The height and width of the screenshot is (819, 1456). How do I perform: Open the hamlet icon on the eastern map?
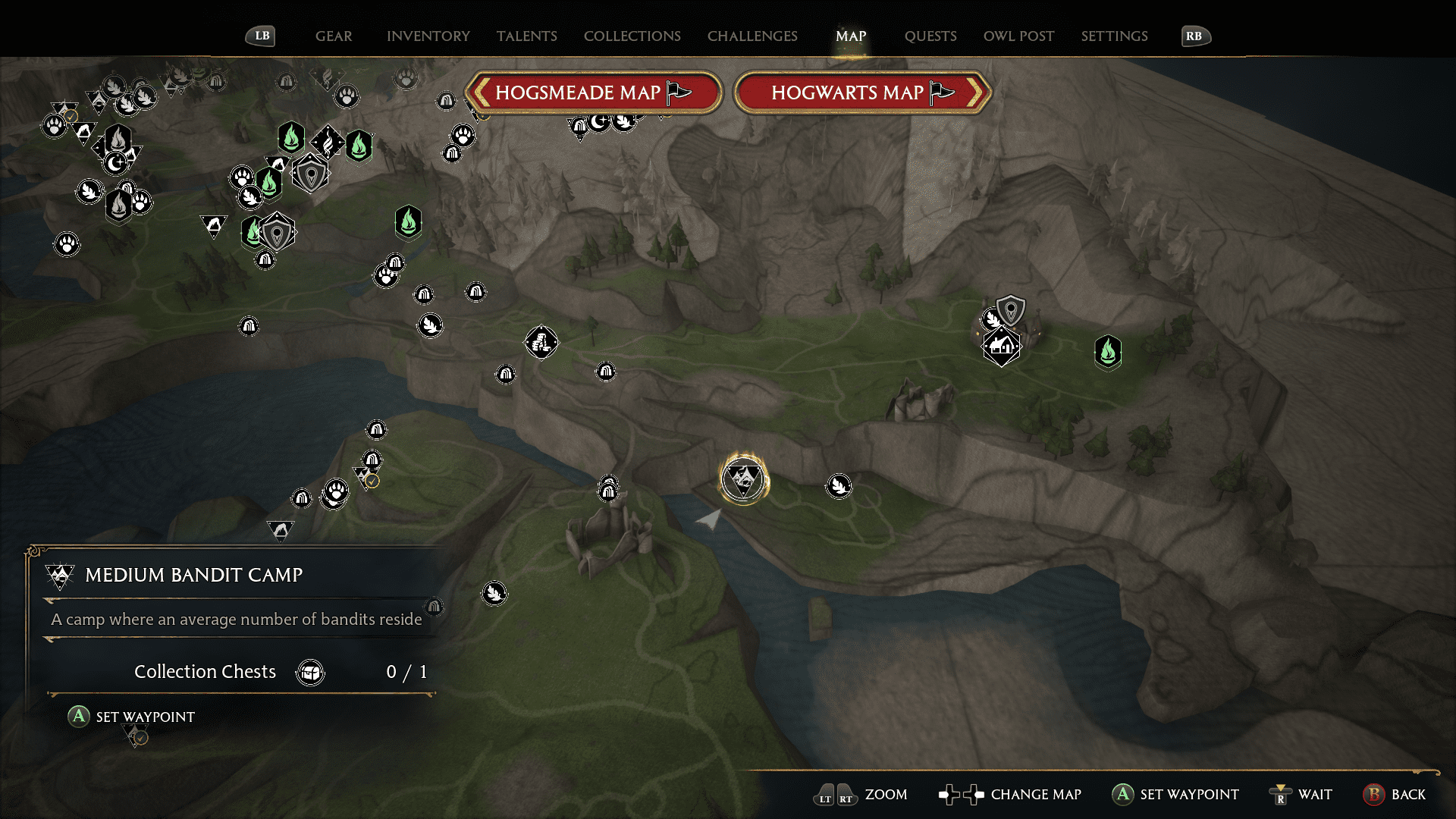click(x=1001, y=347)
